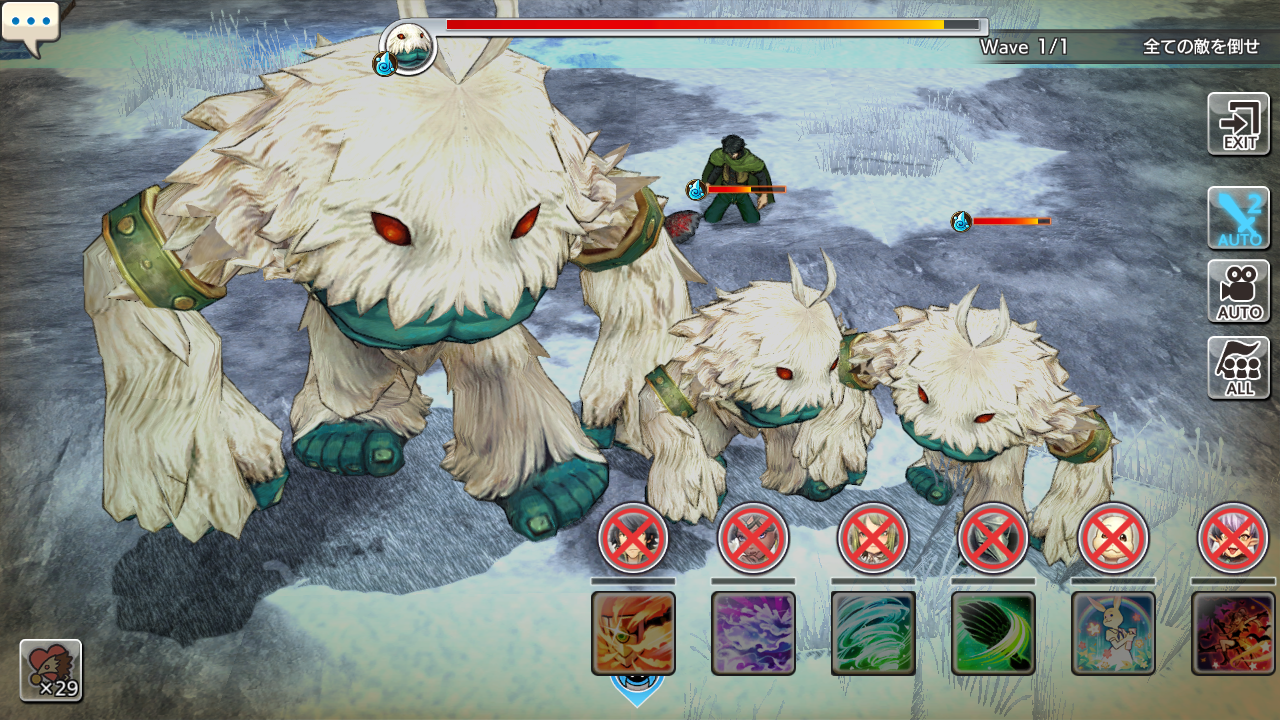
Task: Activate the green claw slash skill
Action: (993, 633)
